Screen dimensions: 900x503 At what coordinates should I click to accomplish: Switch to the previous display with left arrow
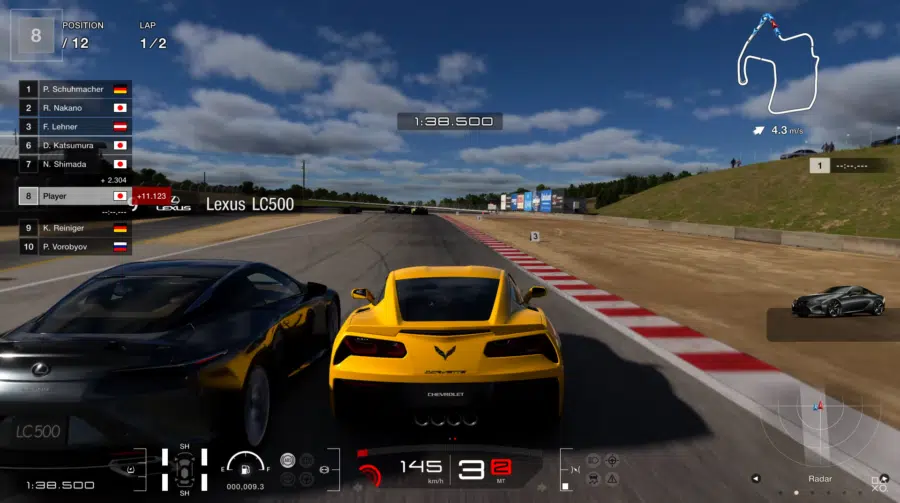pos(757,477)
